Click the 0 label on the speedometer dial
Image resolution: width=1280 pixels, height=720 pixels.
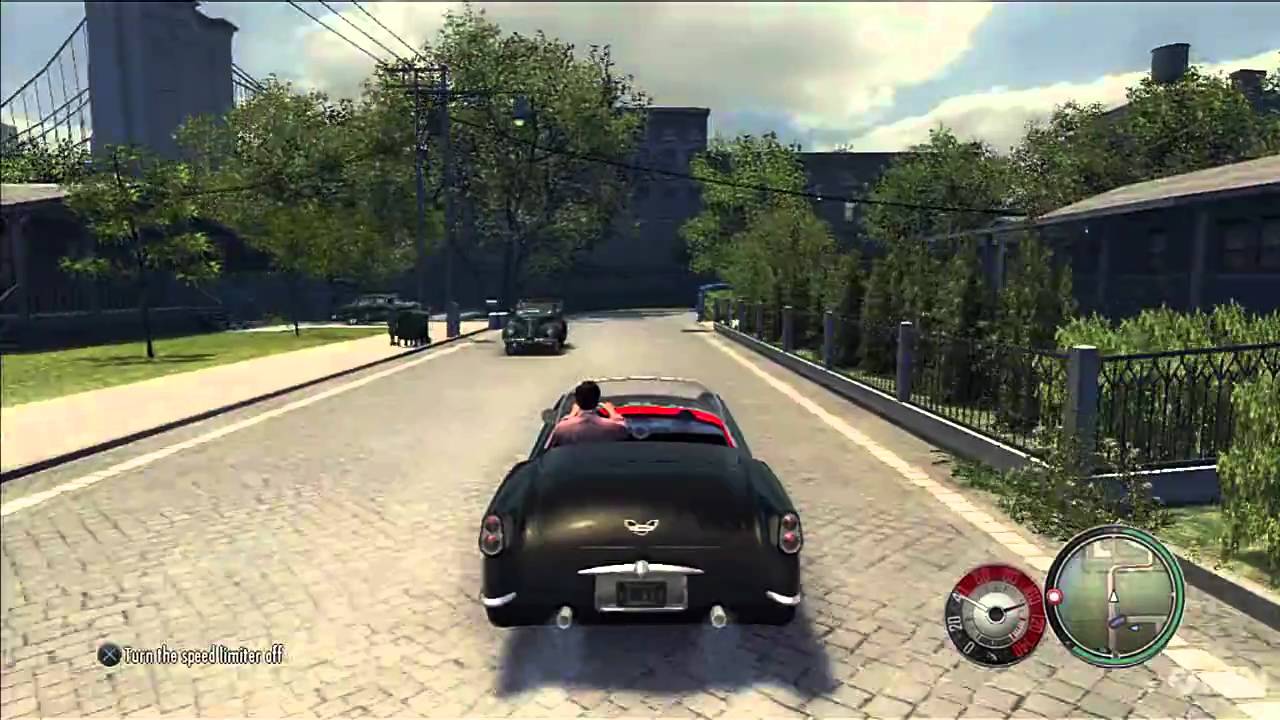pos(969,644)
